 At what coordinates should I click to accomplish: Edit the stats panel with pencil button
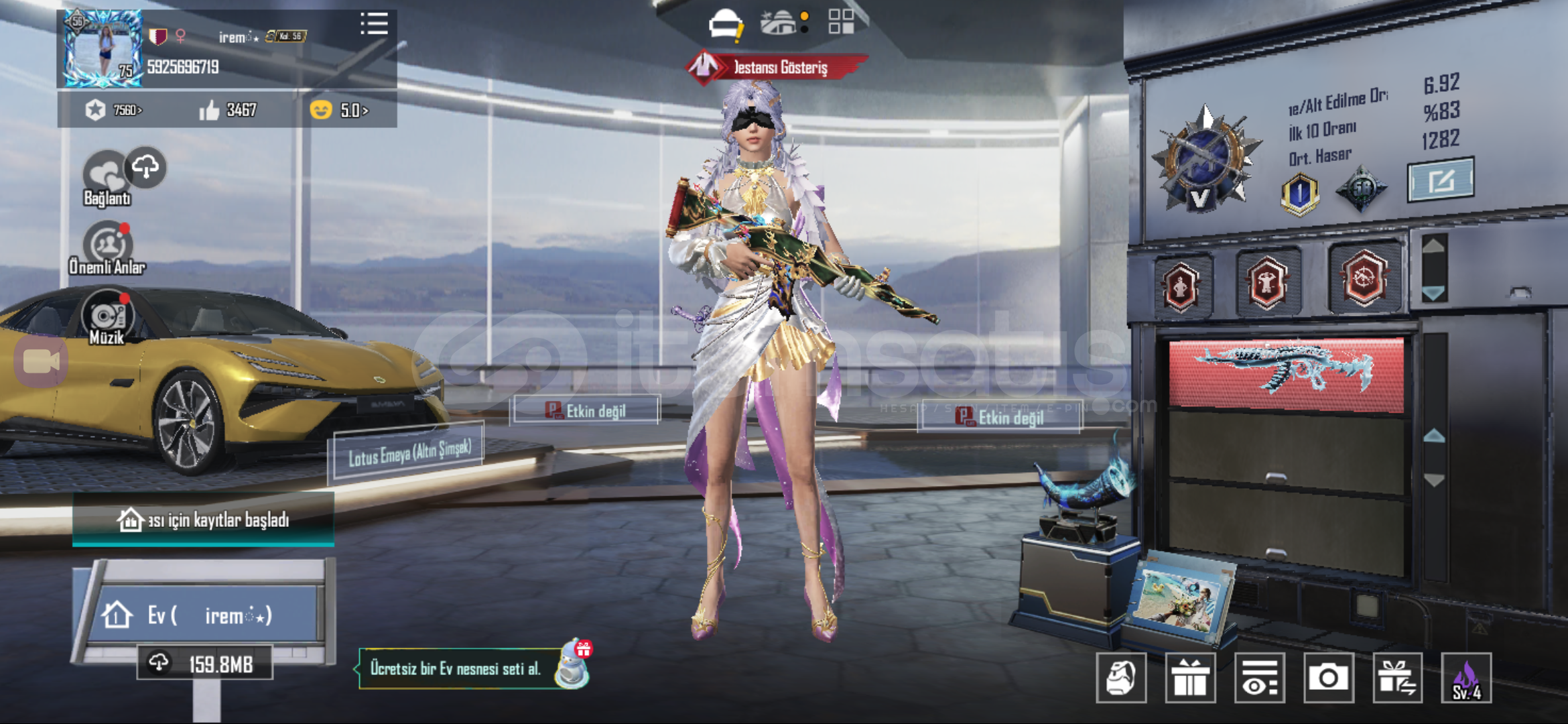(1441, 180)
